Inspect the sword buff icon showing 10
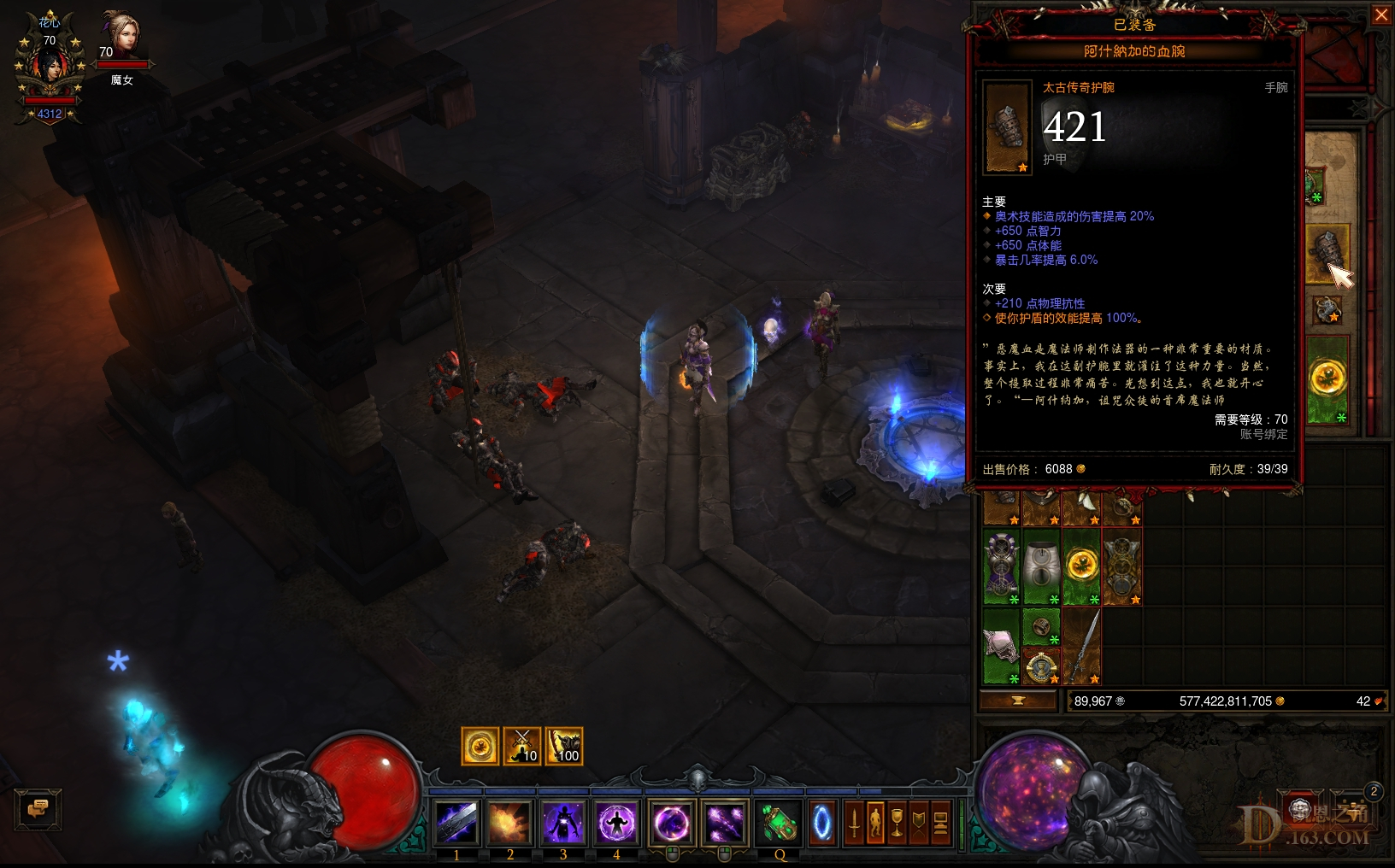Viewport: 1395px width, 868px height. [x=521, y=745]
